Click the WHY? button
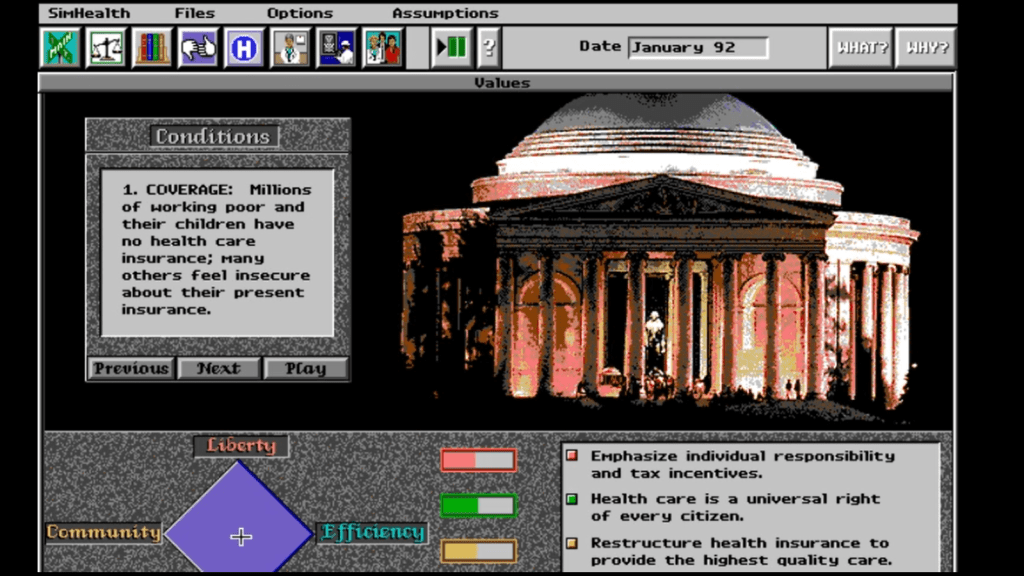This screenshot has width=1024, height=576. pyautogui.click(x=925, y=48)
